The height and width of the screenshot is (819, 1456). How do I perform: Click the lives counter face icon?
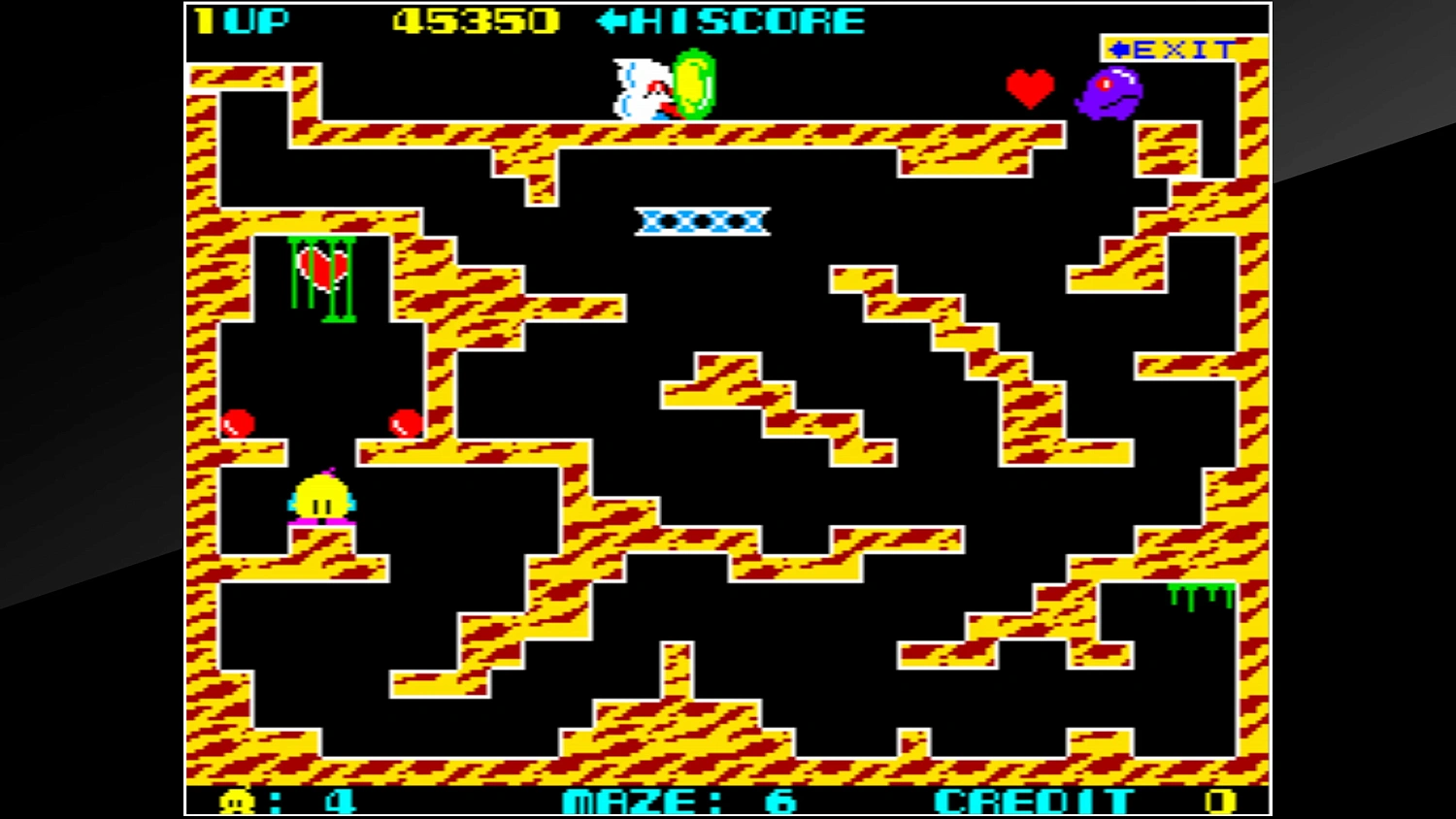235,800
